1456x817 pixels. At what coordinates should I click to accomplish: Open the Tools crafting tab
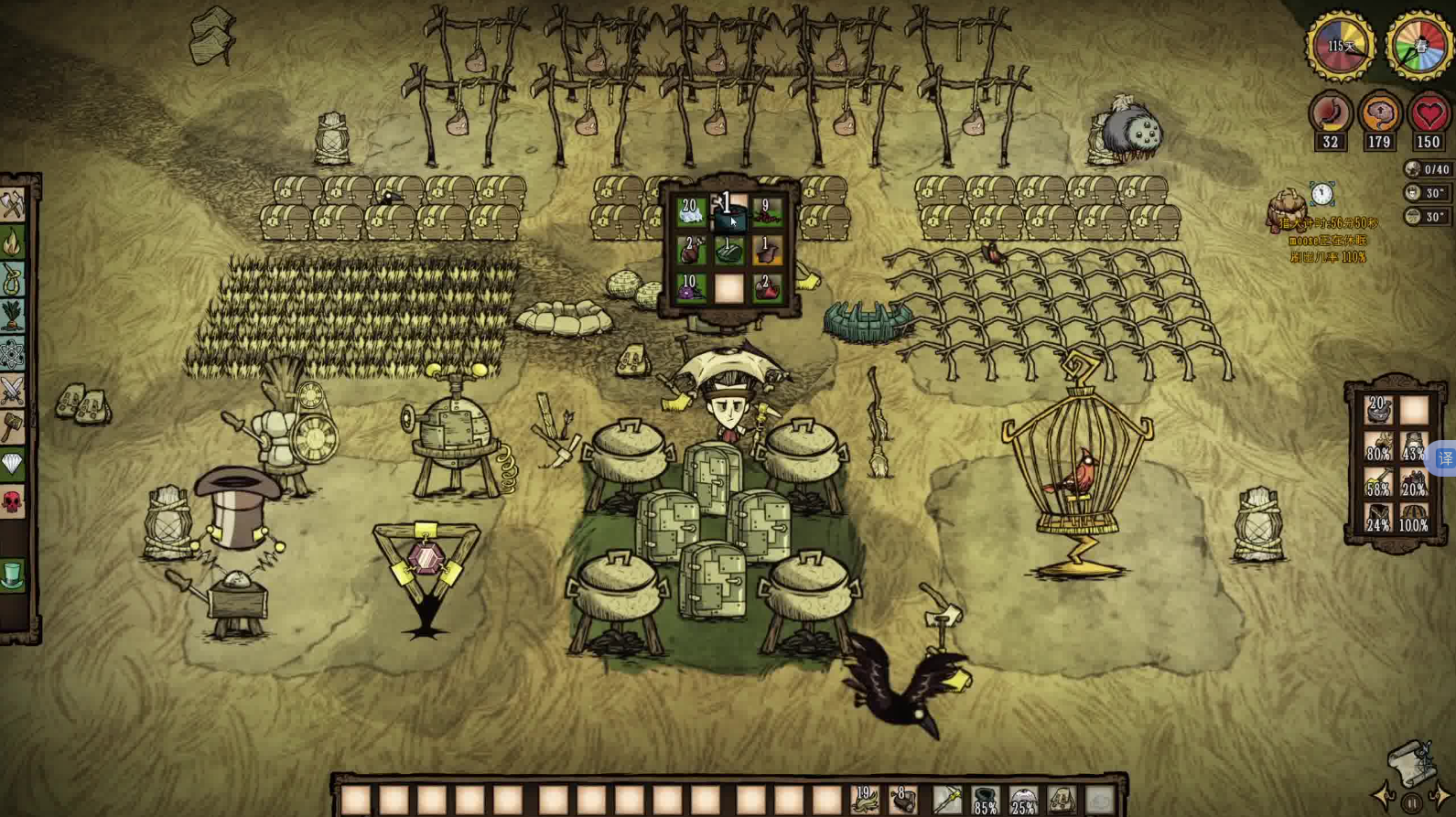pyautogui.click(x=12, y=205)
